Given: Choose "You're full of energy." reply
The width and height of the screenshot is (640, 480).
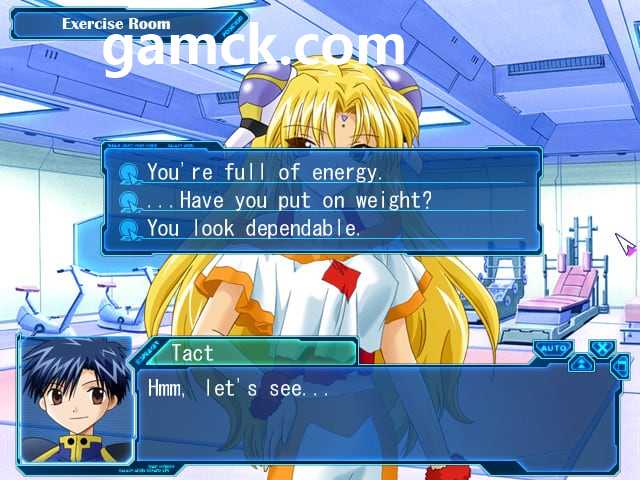Looking at the screenshot, I should click(264, 172).
